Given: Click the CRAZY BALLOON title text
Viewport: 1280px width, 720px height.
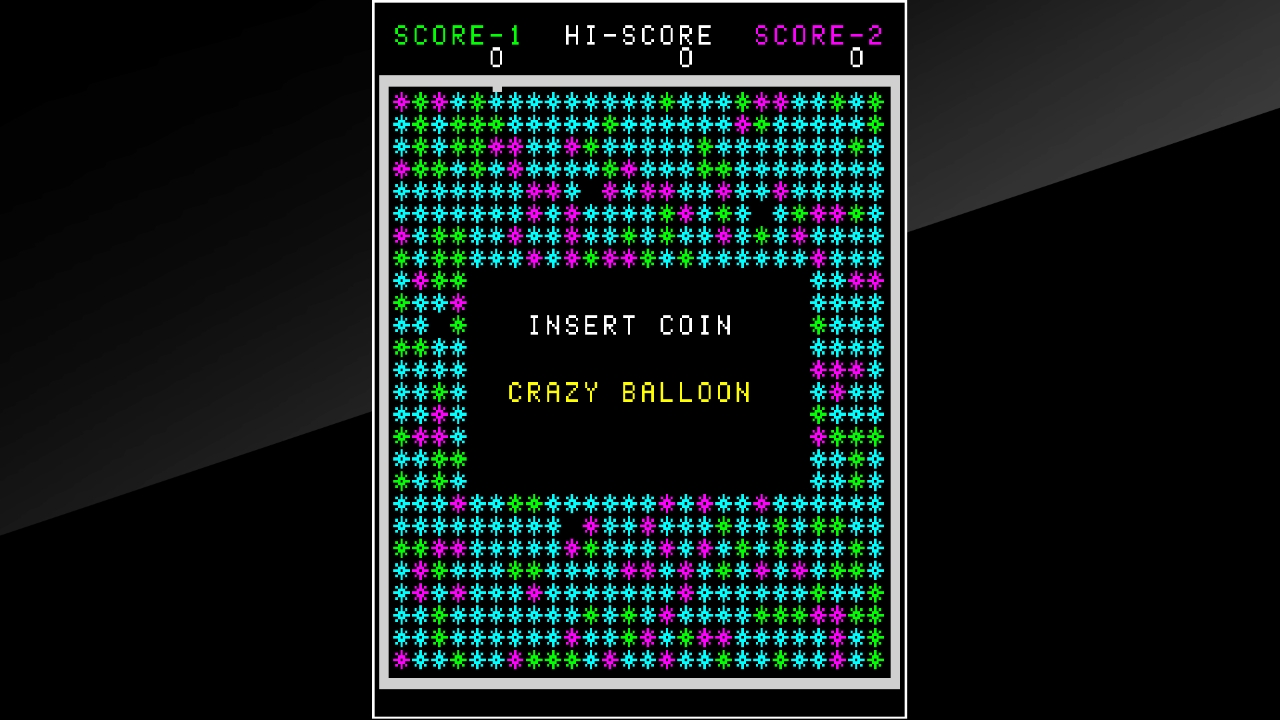Looking at the screenshot, I should tap(630, 392).
